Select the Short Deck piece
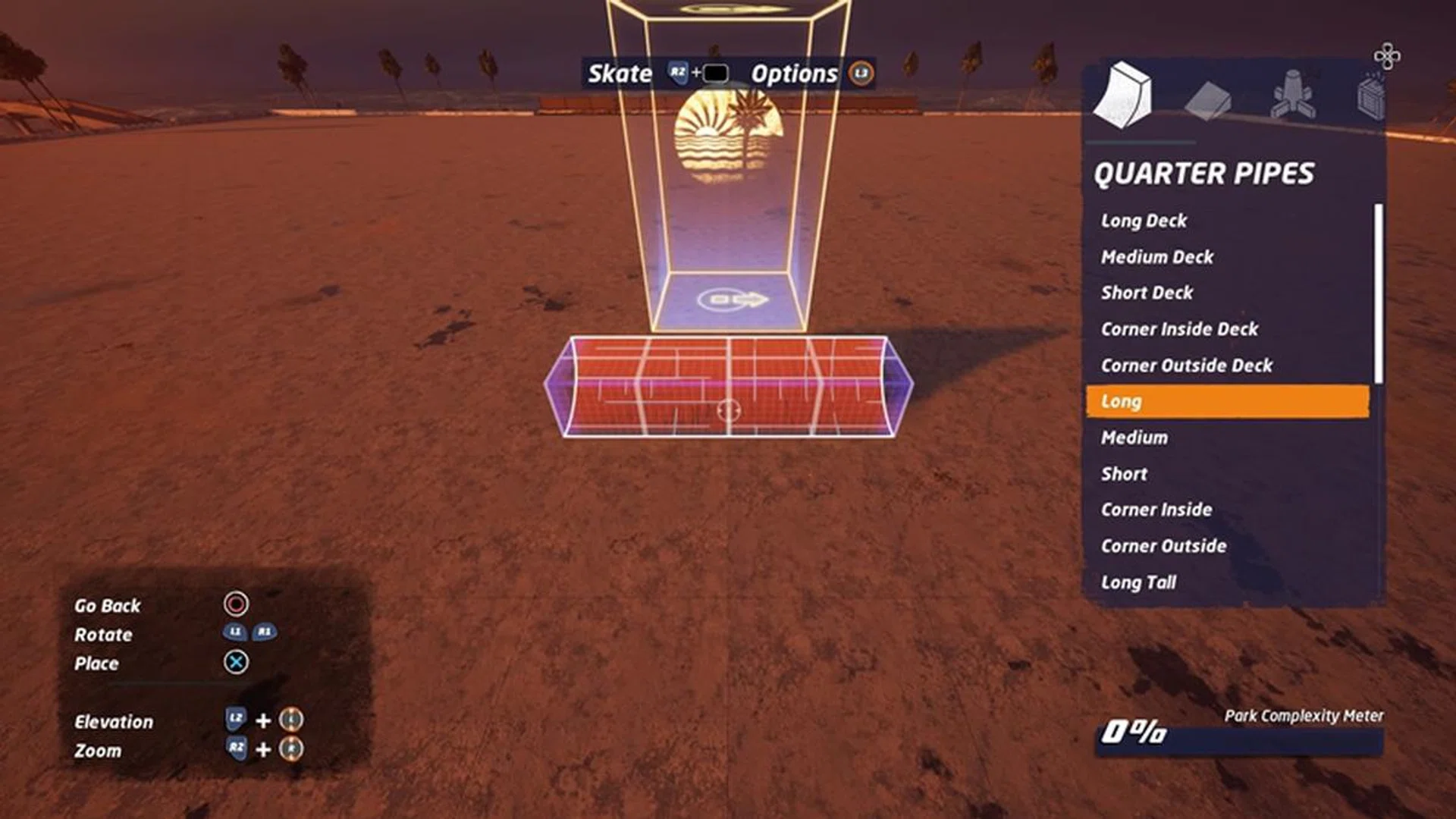The image size is (1456, 819). pos(1146,293)
